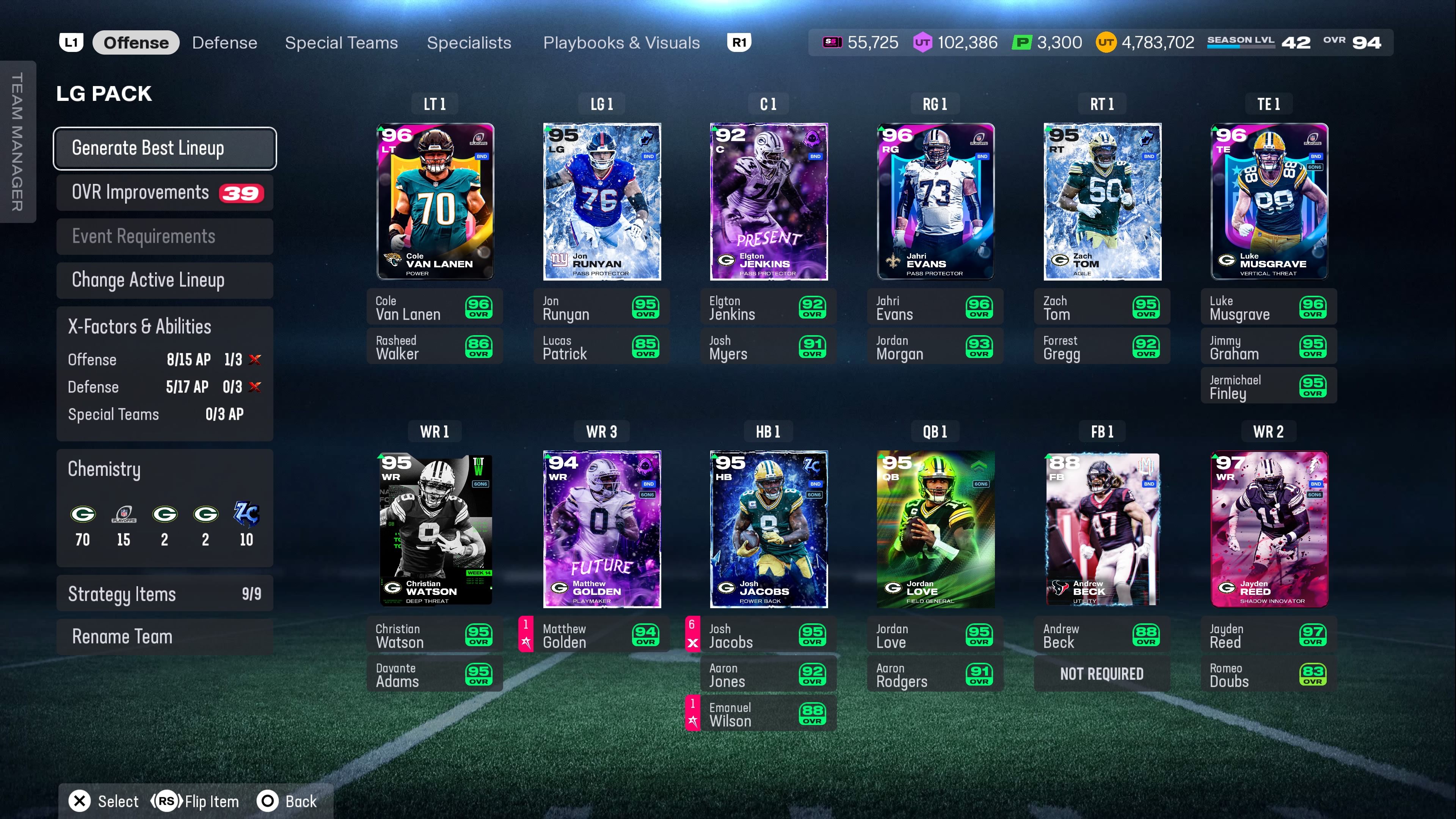Select Cole Van Lanen LT card

click(x=435, y=201)
